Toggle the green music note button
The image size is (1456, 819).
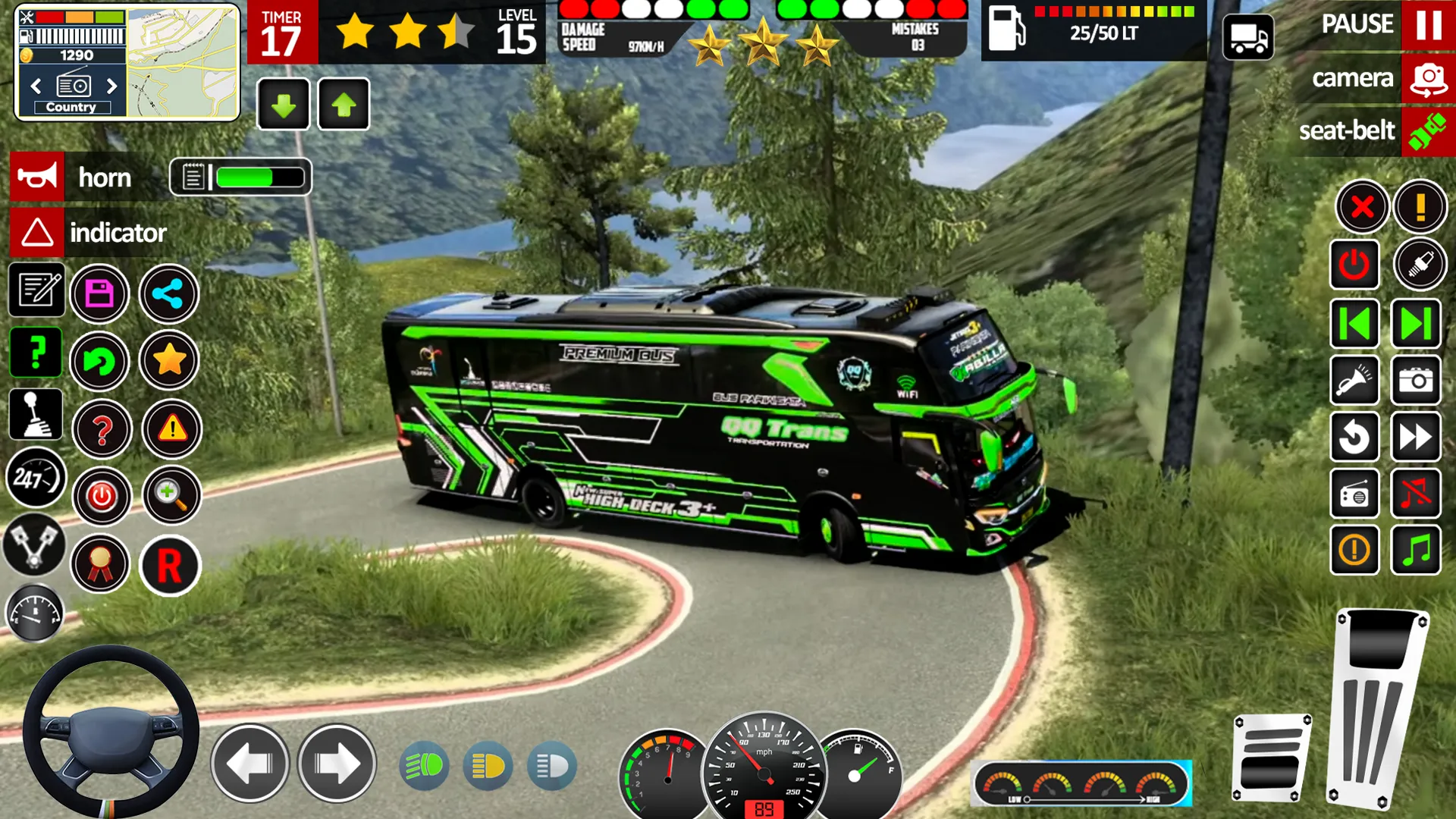(1416, 551)
